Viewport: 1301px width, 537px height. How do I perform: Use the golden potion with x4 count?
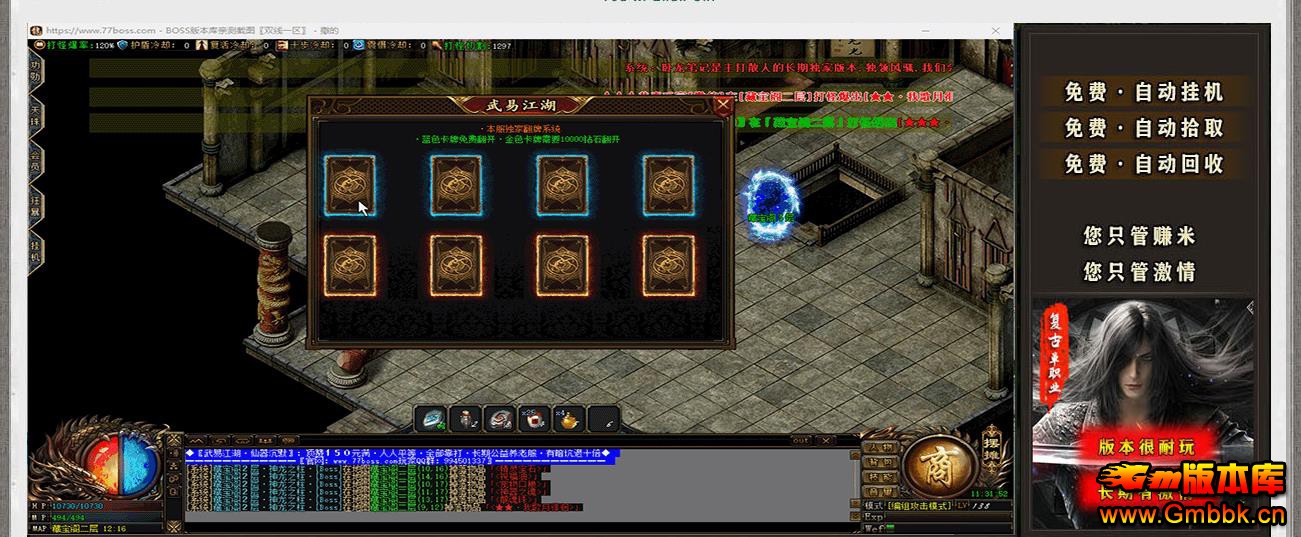568,419
